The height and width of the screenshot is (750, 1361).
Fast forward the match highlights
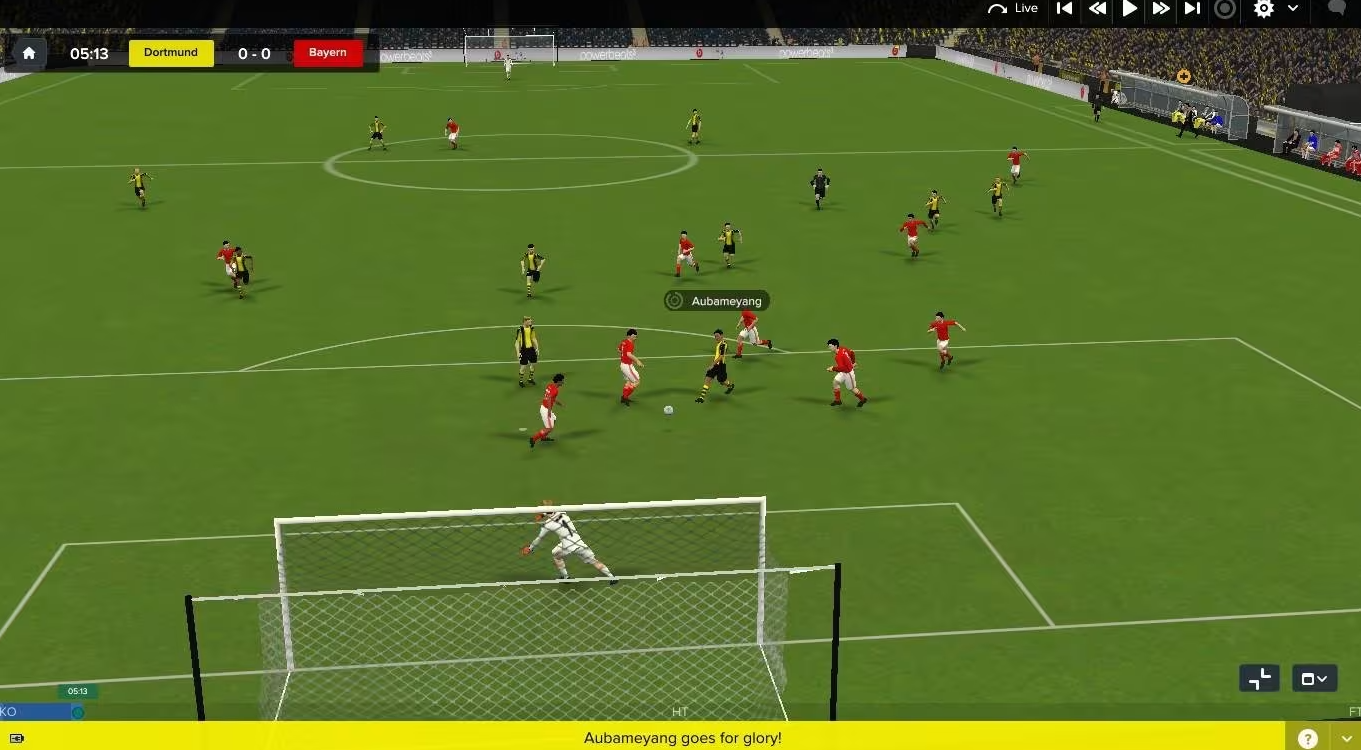click(1160, 9)
